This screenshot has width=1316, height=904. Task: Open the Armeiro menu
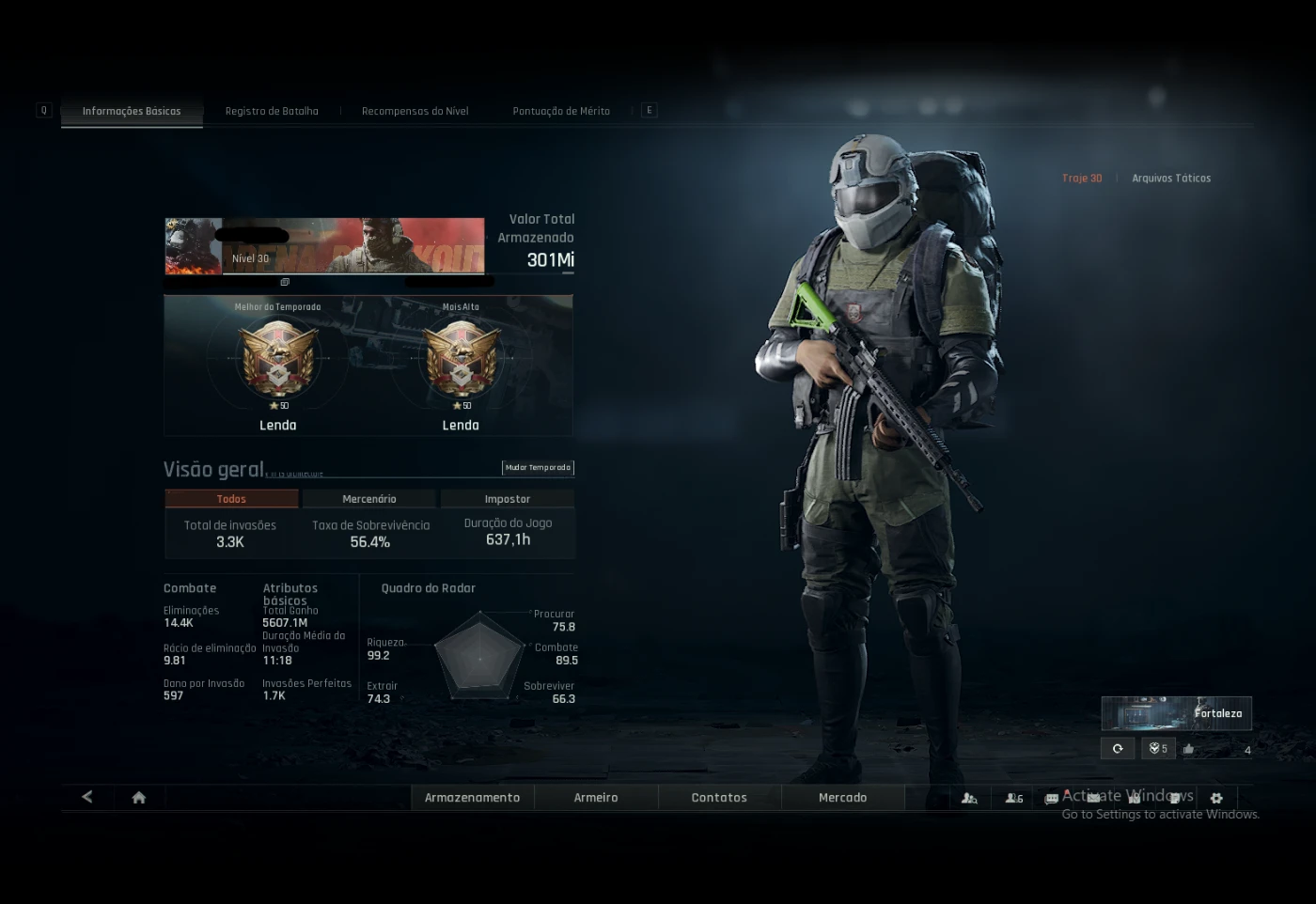coord(596,798)
